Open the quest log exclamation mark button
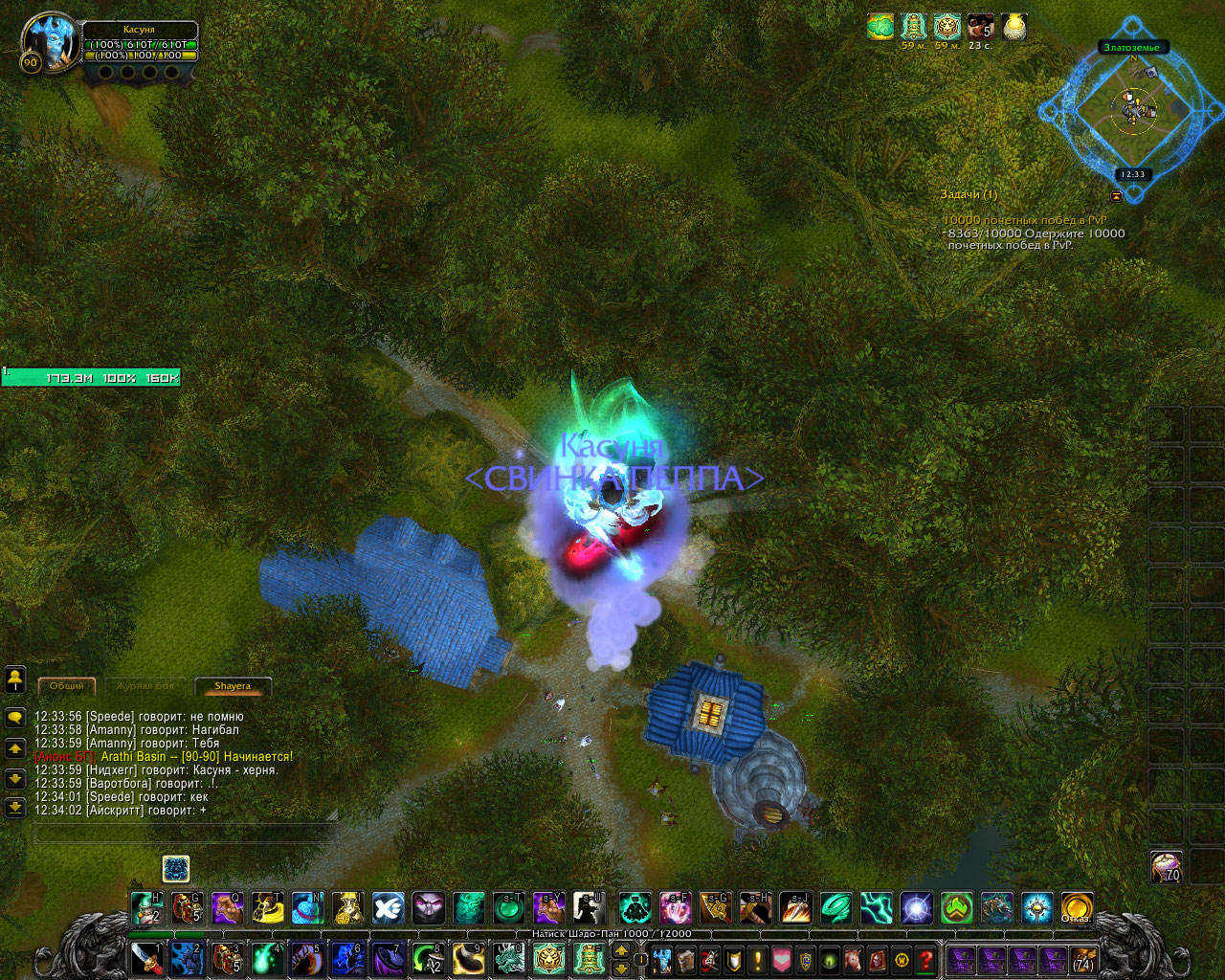This screenshot has height=980, width=1225. (x=758, y=959)
